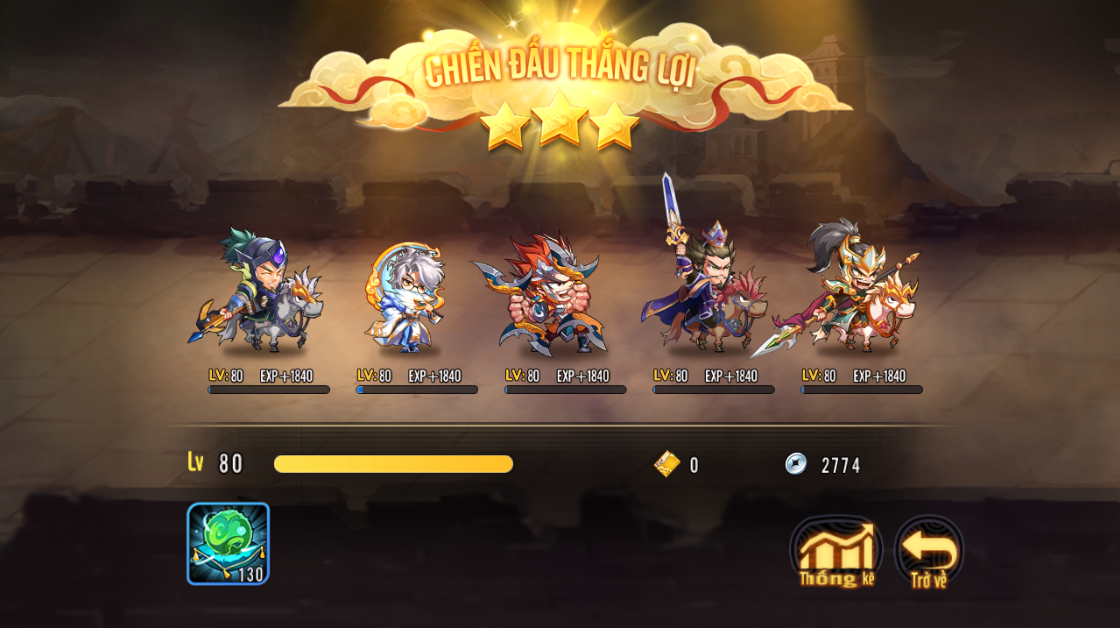Select the green orb reward item
The image size is (1120, 628).
(x=228, y=543)
